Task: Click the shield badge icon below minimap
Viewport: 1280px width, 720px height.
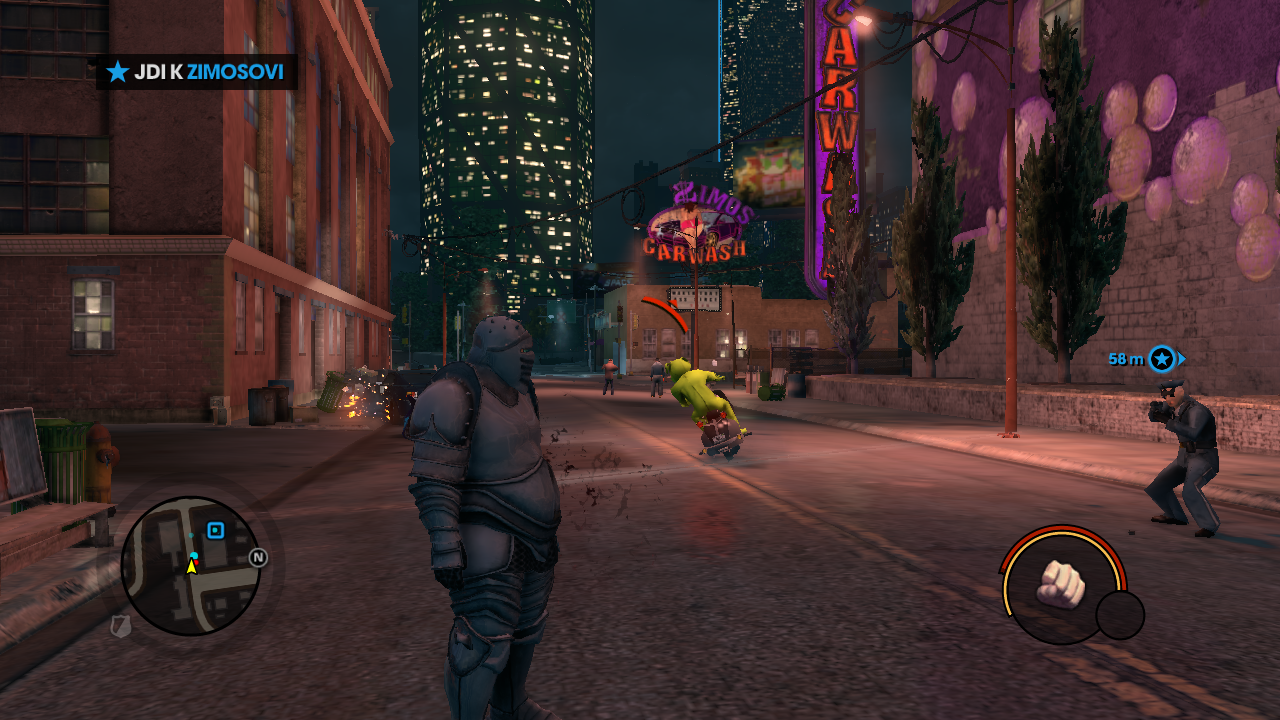Action: point(120,626)
